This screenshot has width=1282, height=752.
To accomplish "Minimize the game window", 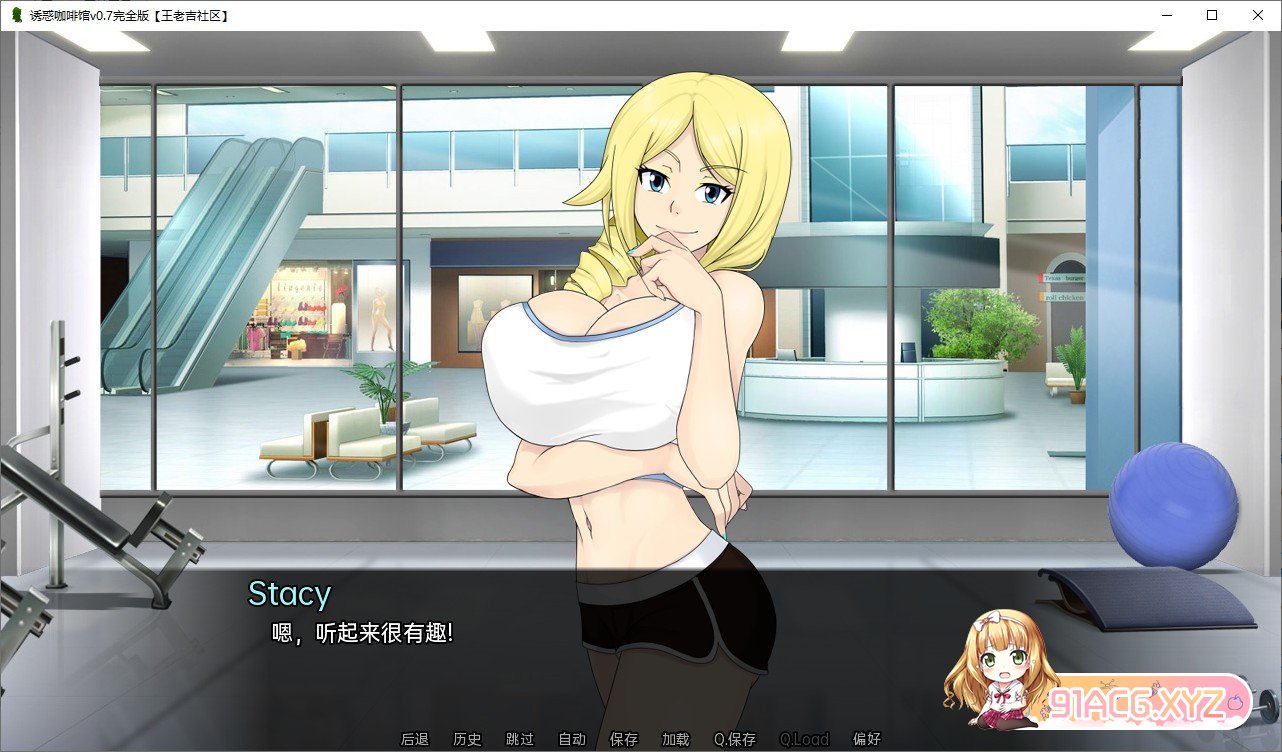I will (1166, 15).
